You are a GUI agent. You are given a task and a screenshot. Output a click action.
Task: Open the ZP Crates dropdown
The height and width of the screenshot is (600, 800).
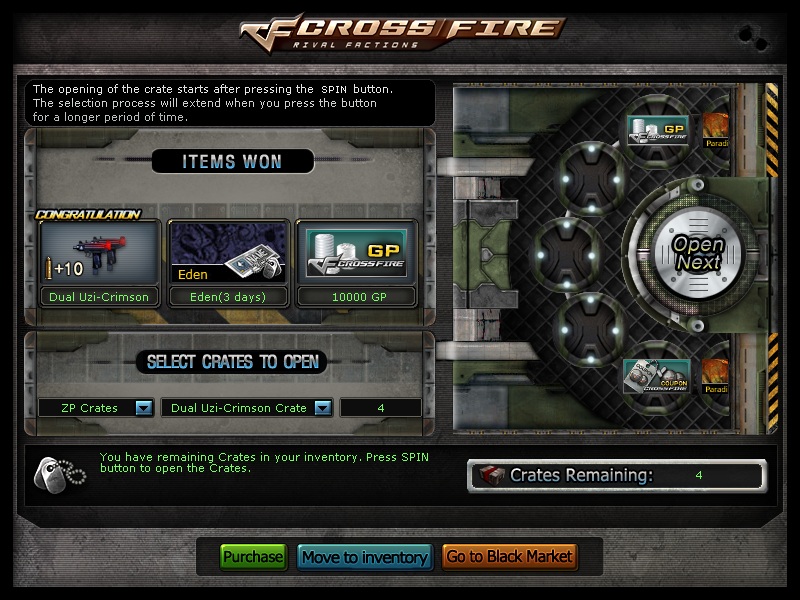pyautogui.click(x=143, y=408)
